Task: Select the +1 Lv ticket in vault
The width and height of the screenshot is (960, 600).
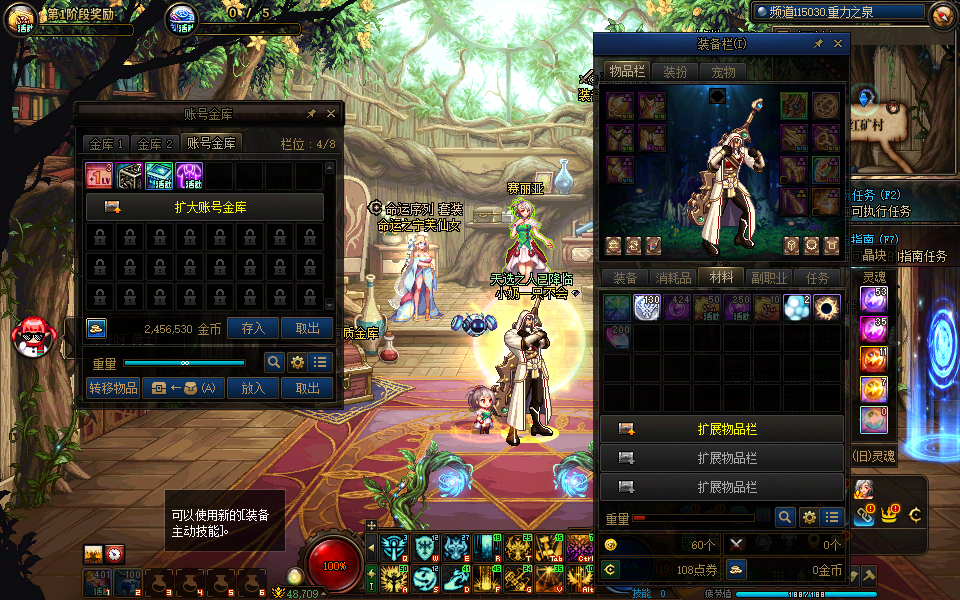Action: [x=99, y=176]
